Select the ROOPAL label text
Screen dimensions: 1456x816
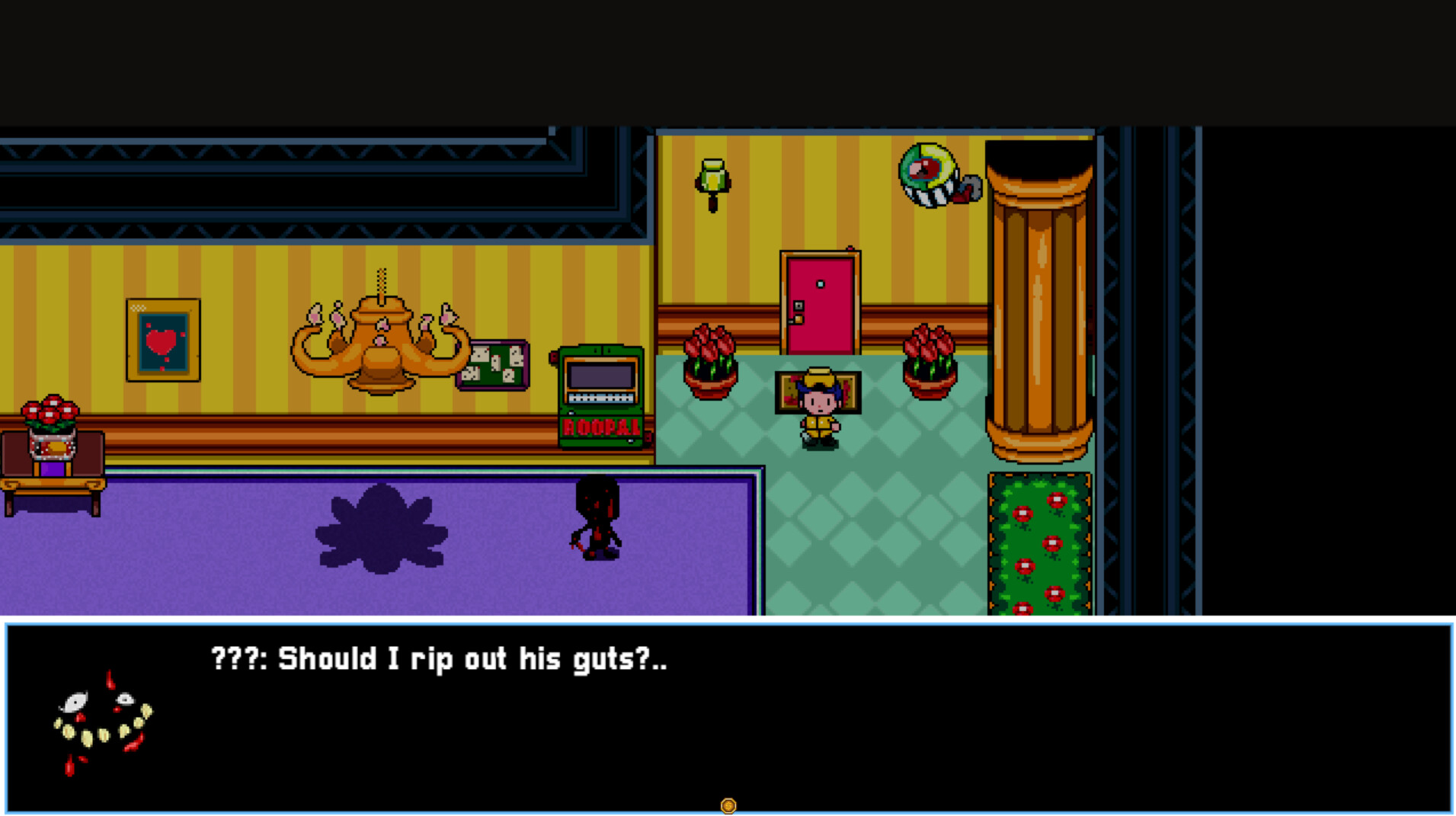point(600,427)
